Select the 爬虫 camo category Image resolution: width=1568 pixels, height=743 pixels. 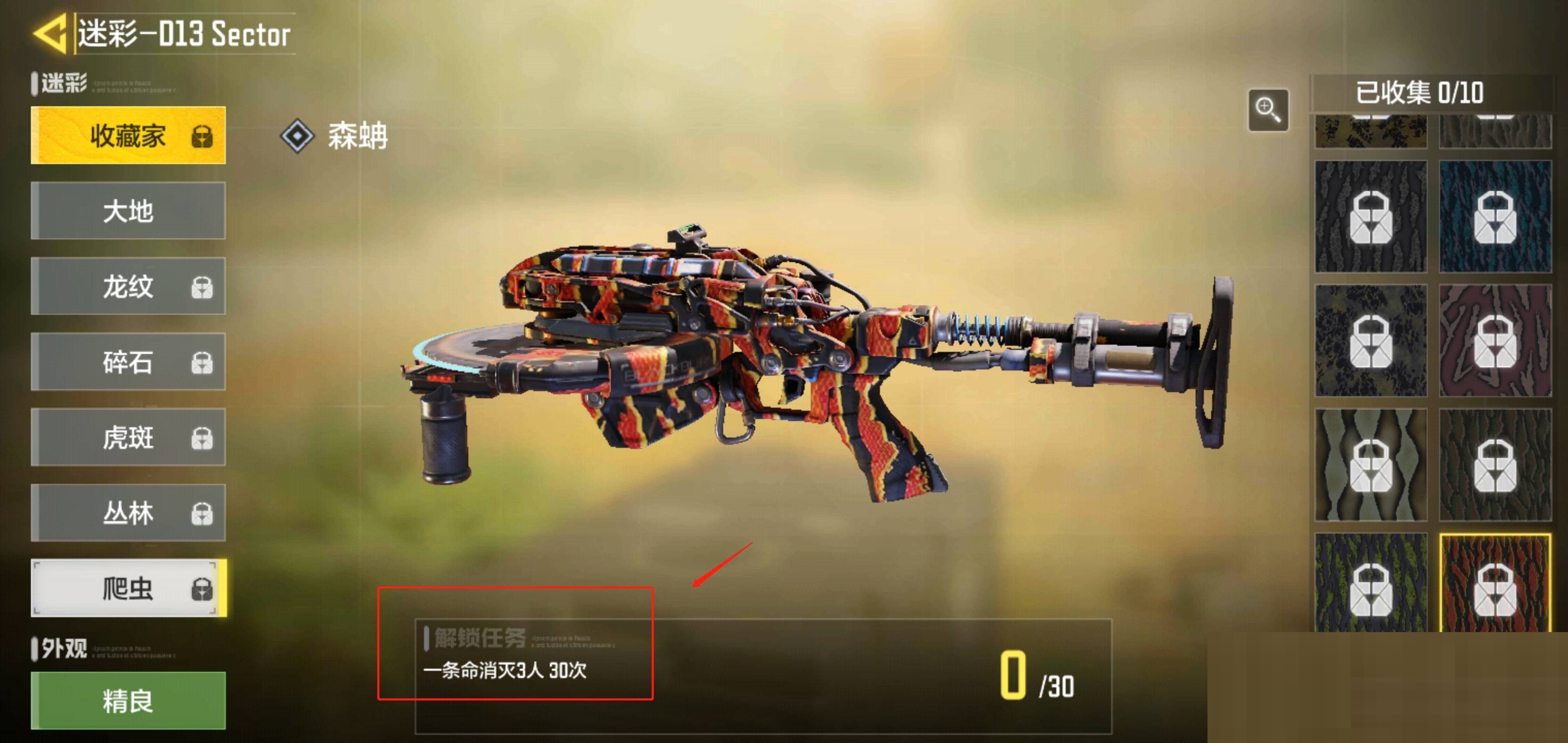128,588
